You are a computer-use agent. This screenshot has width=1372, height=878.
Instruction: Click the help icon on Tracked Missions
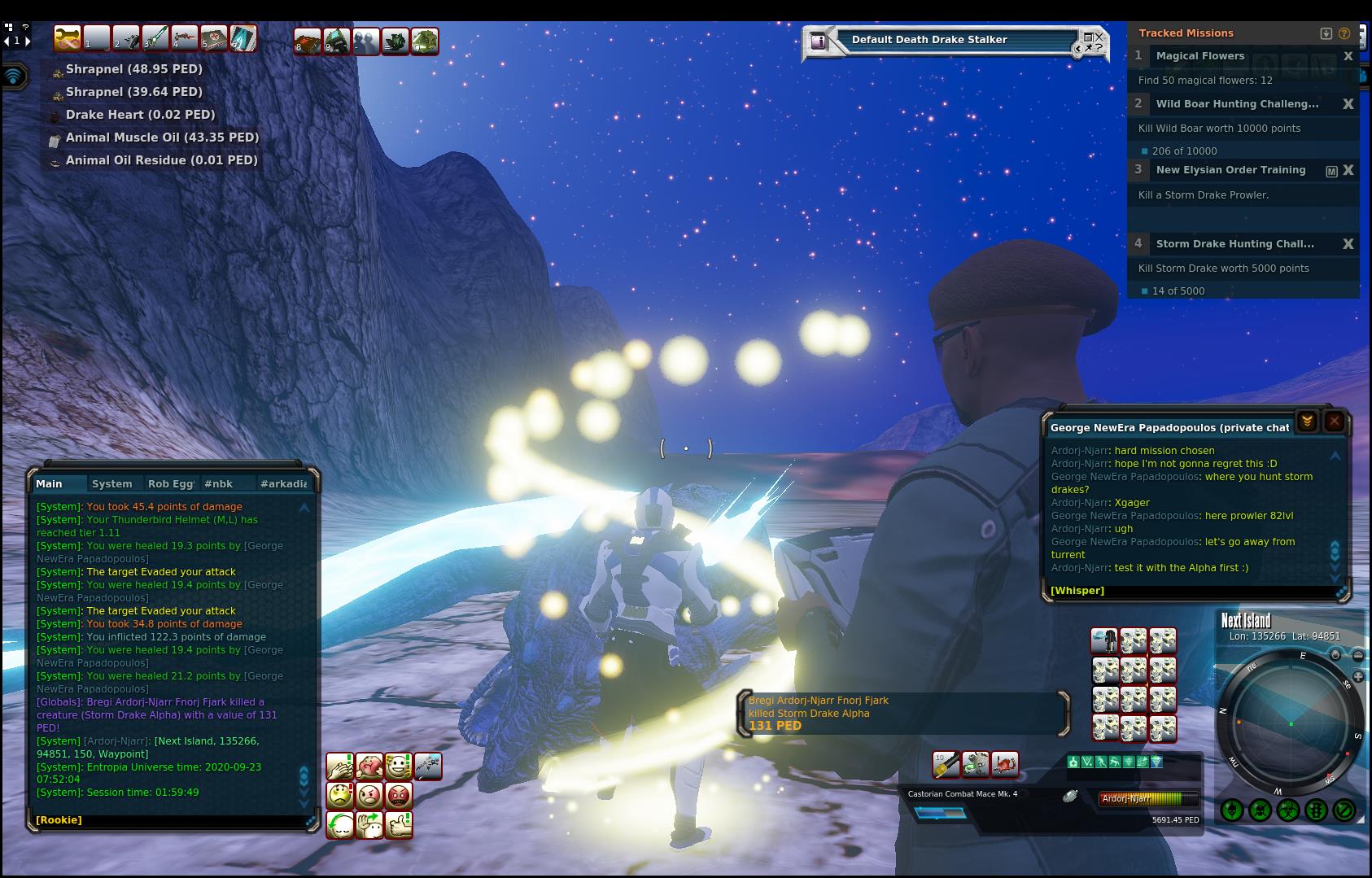[1344, 33]
